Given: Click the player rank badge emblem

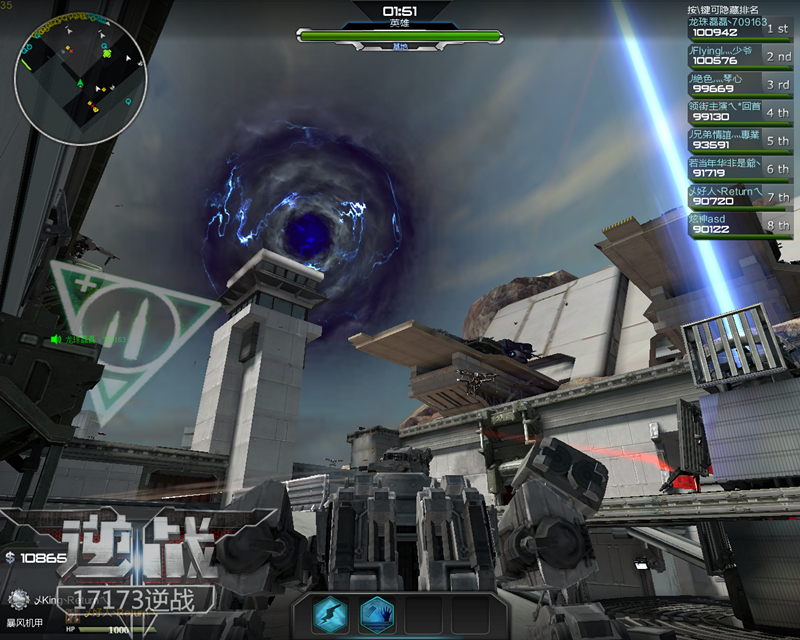Looking at the screenshot, I should coord(18,600).
